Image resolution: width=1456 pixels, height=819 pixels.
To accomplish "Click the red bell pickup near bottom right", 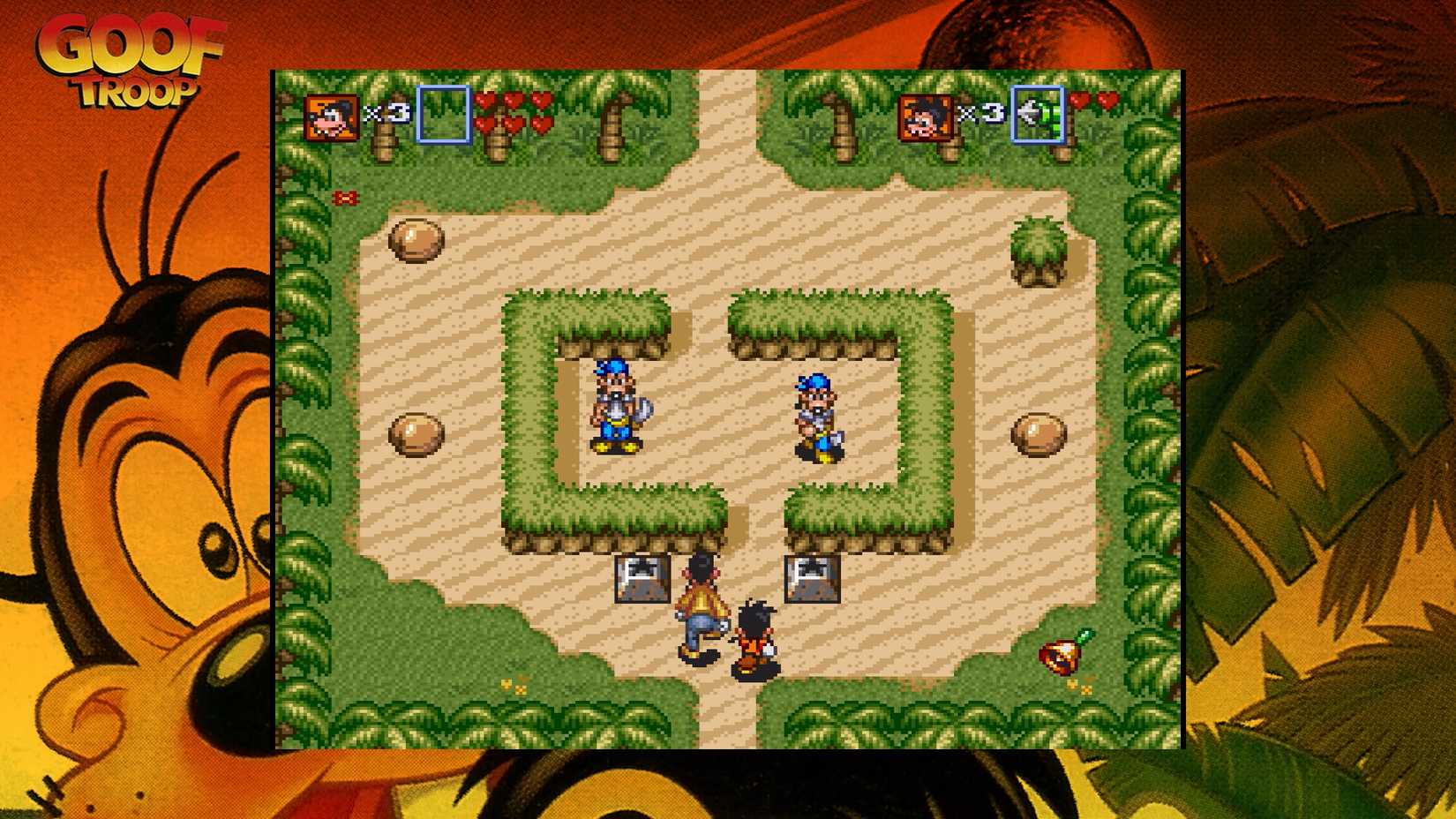I will 1056,655.
